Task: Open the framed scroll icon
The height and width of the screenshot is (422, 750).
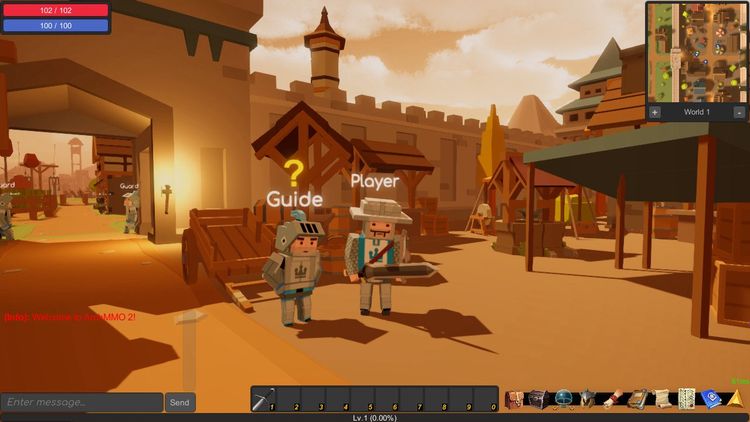Action: (637, 399)
